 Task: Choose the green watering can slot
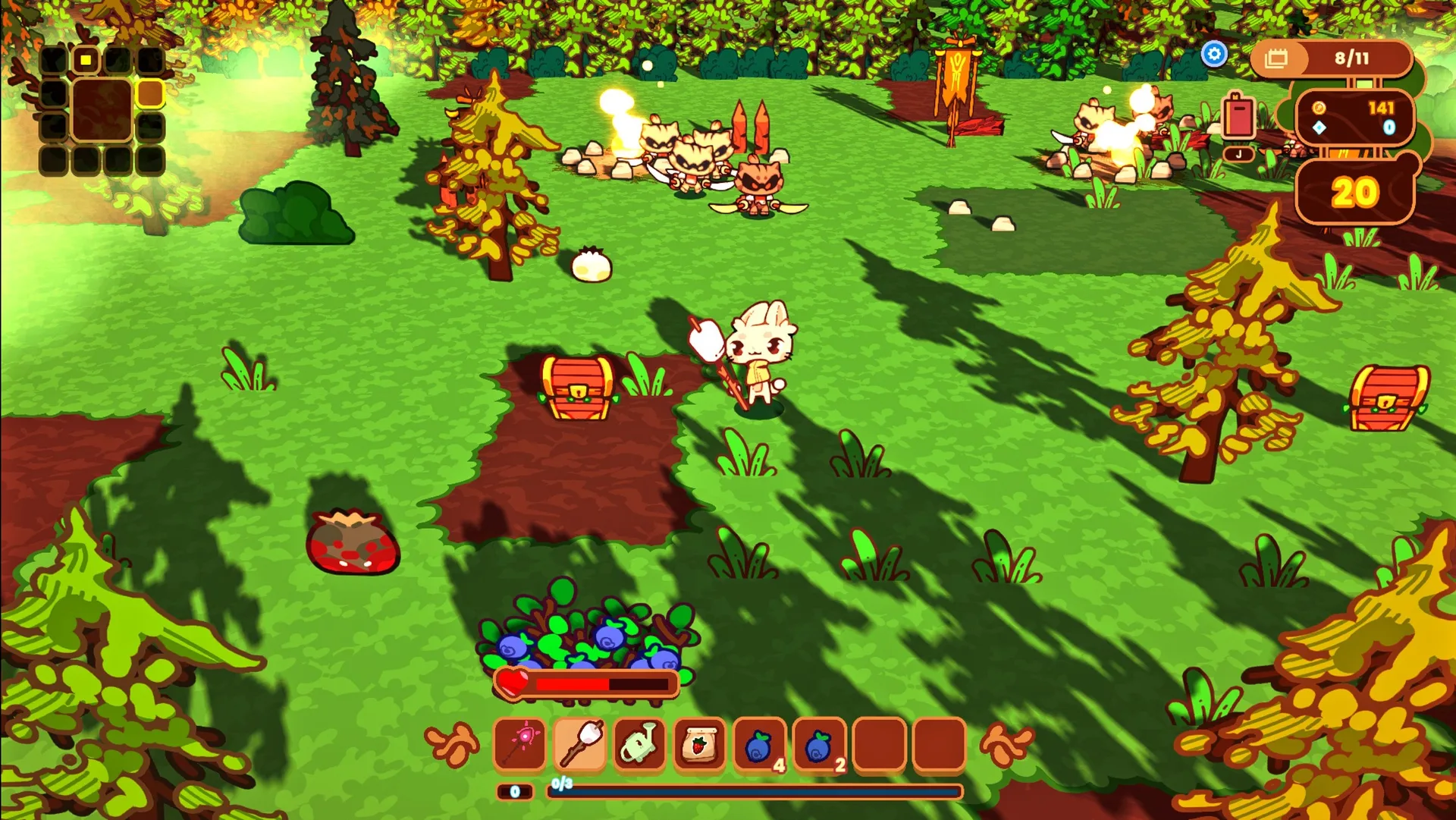639,744
